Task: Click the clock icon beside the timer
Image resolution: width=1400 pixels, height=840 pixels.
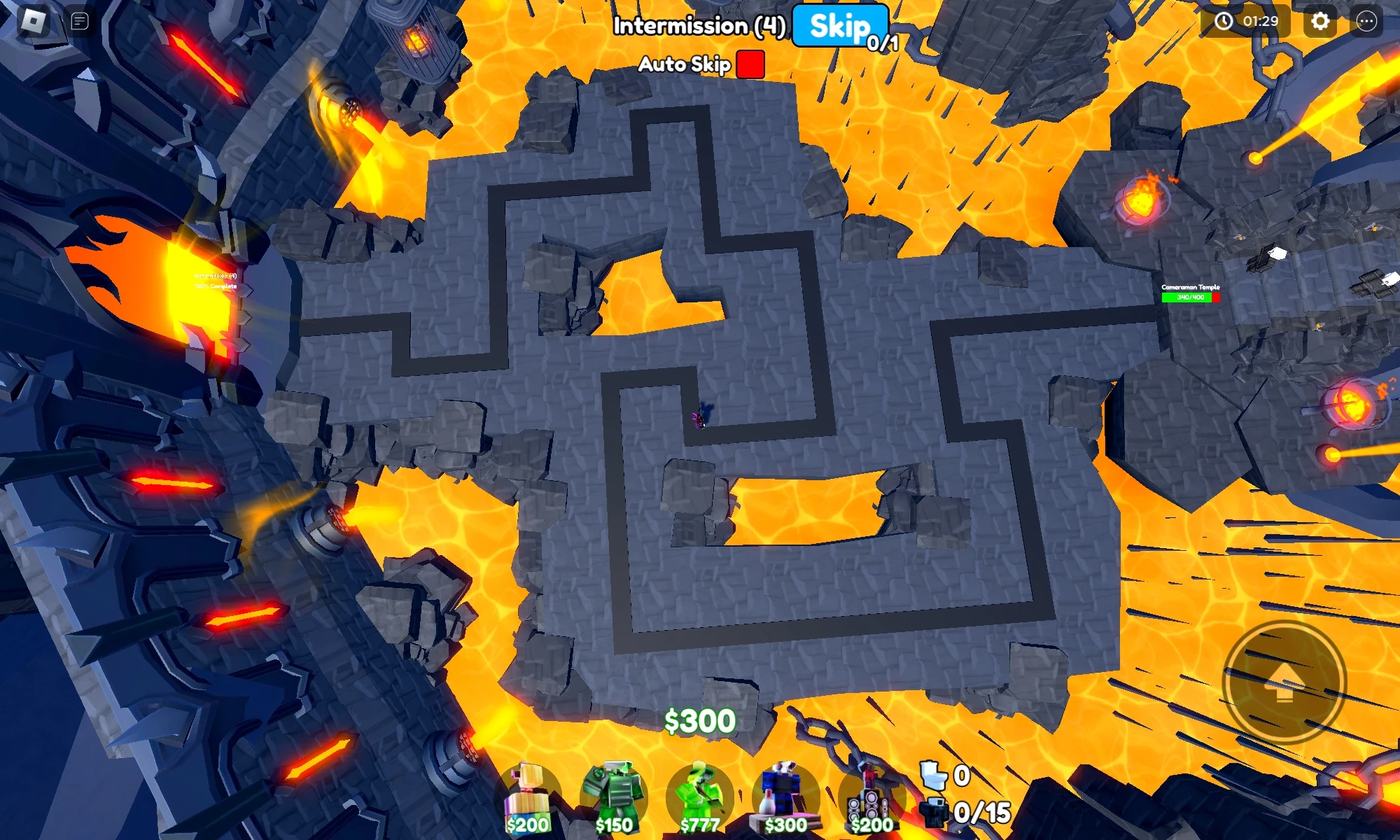Action: pyautogui.click(x=1223, y=21)
